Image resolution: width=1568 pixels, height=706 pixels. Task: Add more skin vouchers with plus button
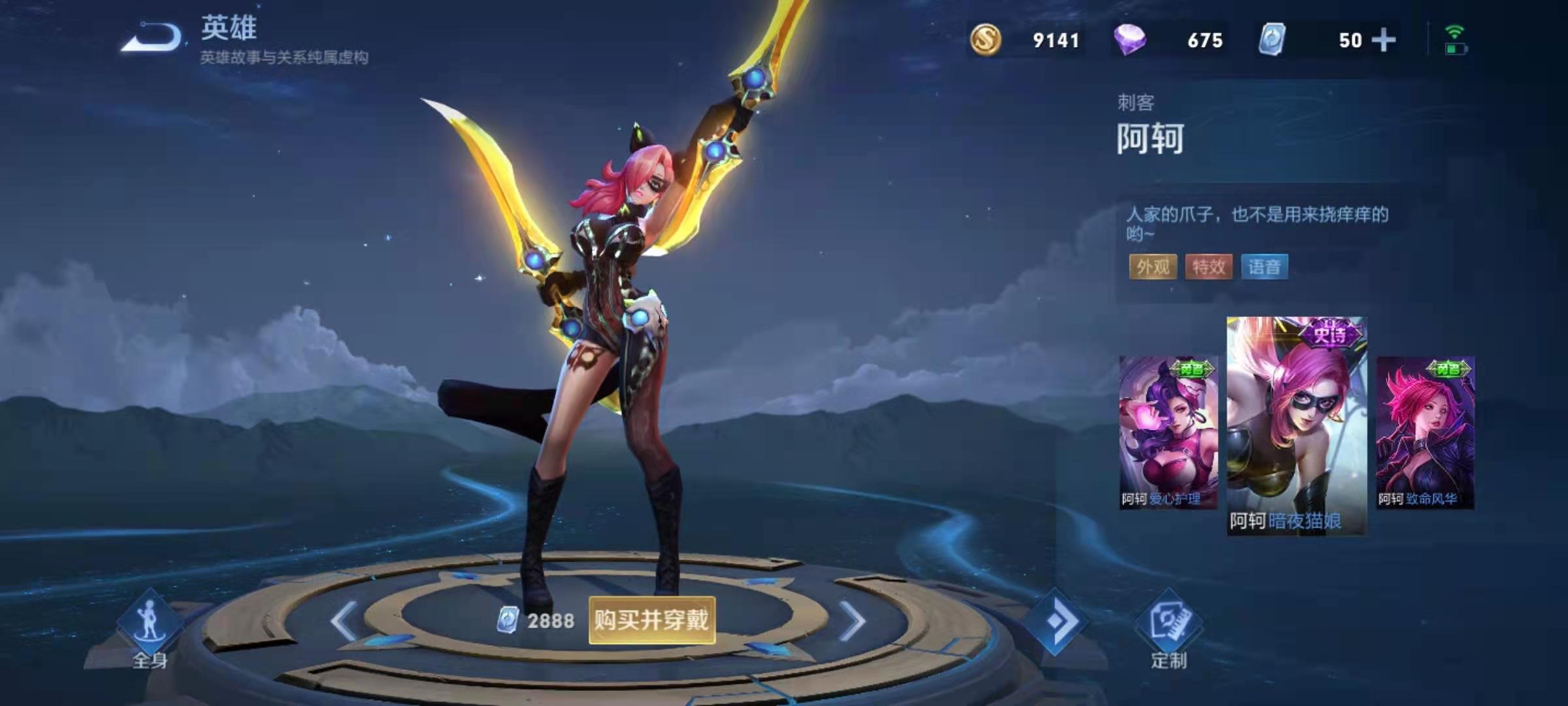pos(1383,41)
